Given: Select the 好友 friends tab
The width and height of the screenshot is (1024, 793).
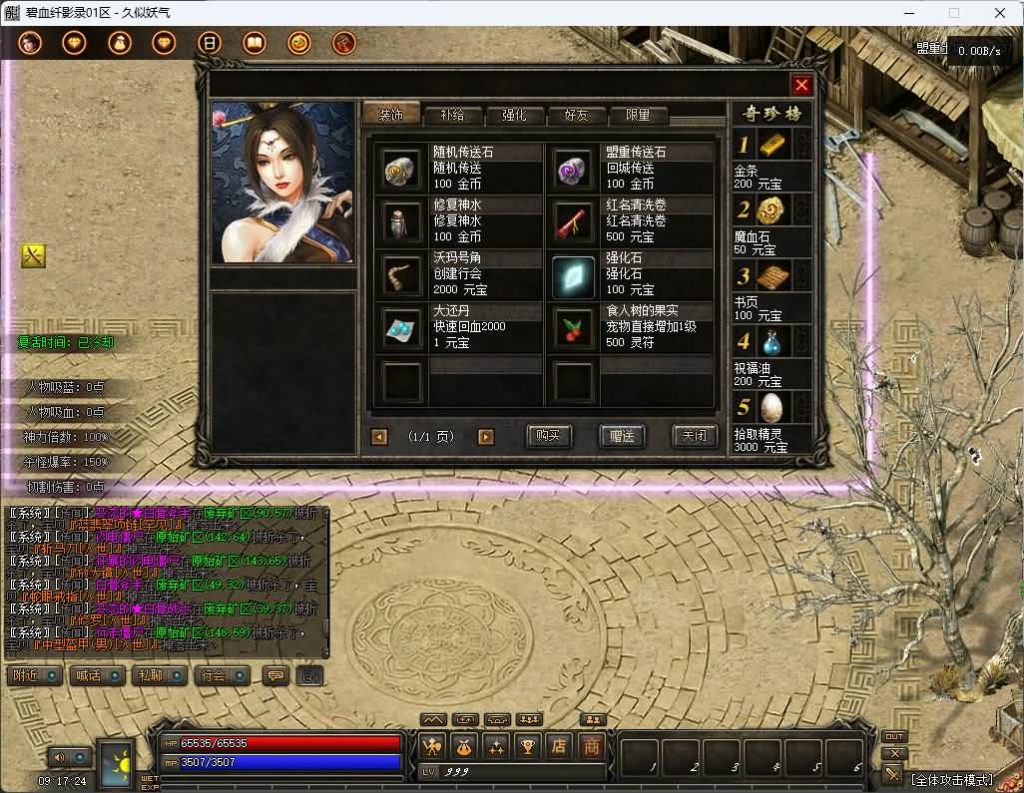Looking at the screenshot, I should [576, 115].
